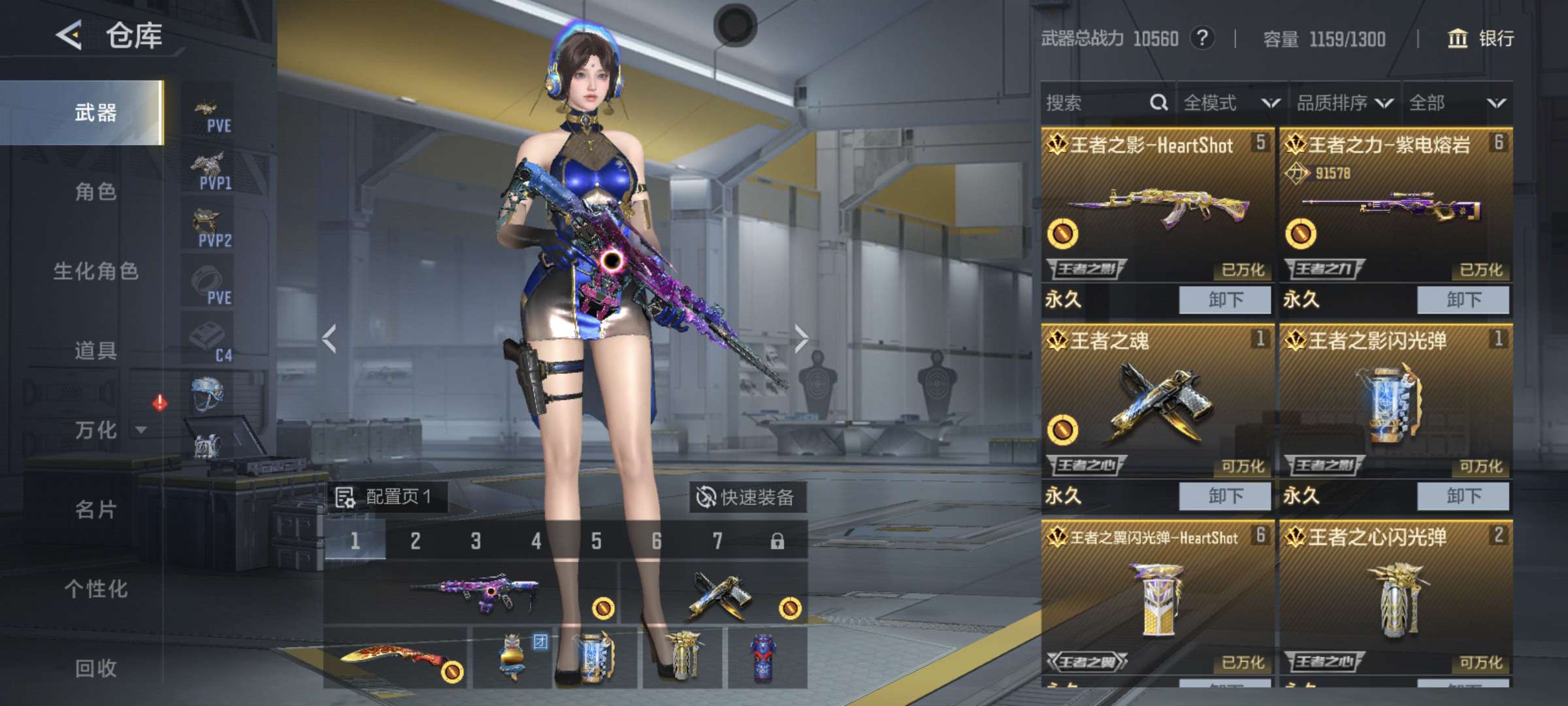Open the 配置页1 loadout page selector
The image size is (1568, 706).
pyautogui.click(x=385, y=497)
